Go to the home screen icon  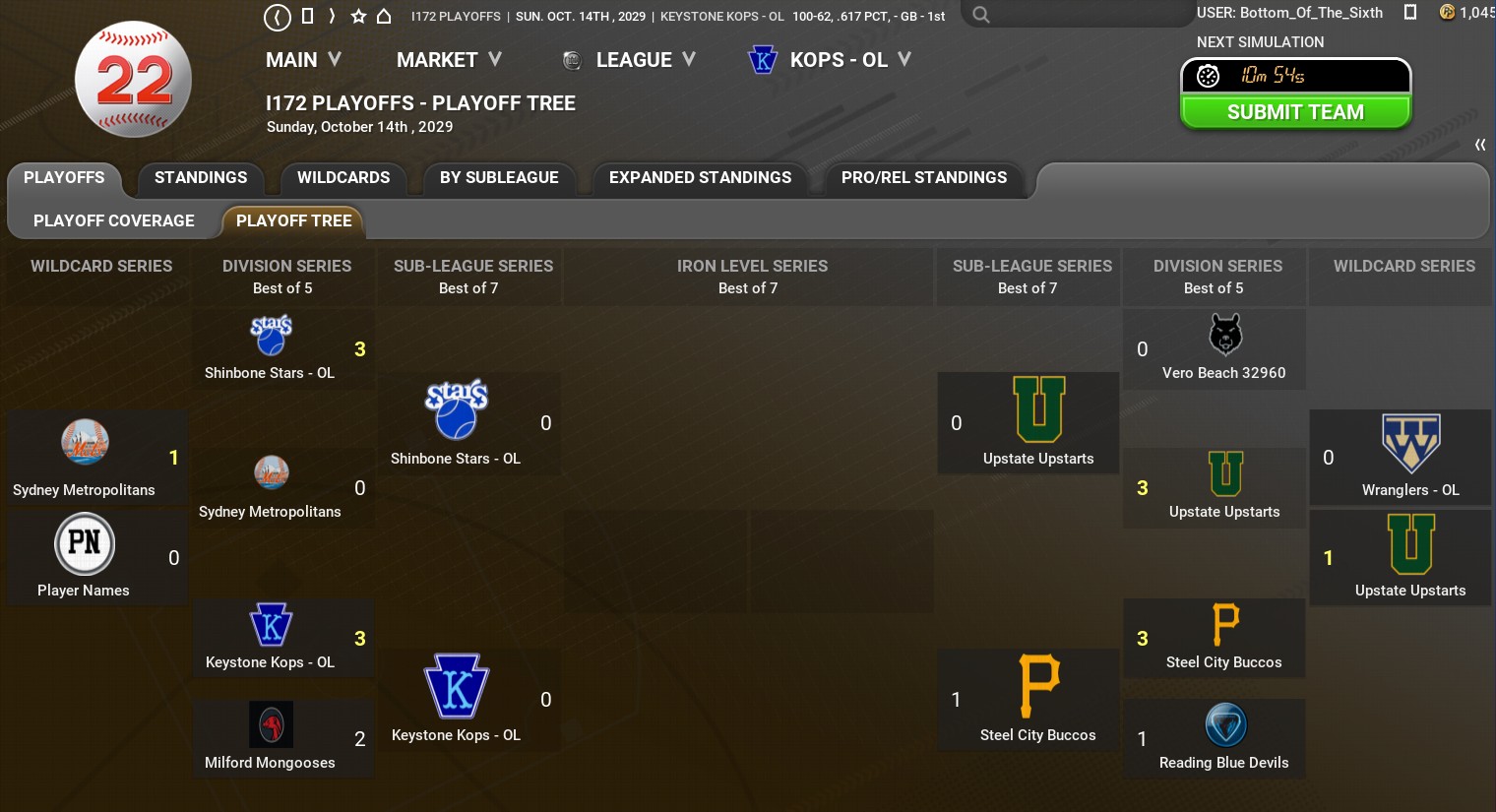point(384,16)
